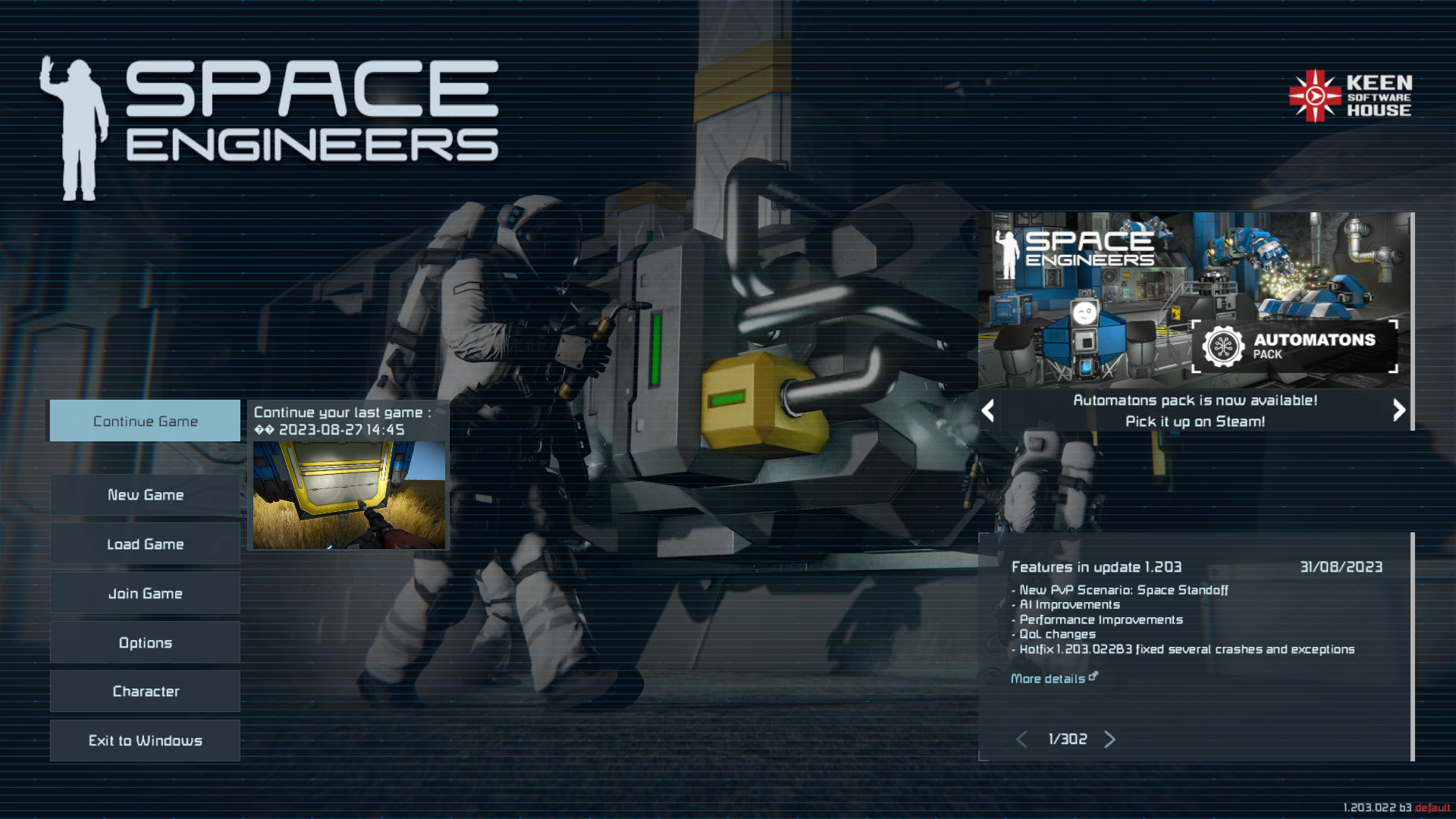
Task: Go to the previous news page
Action: 1021,739
